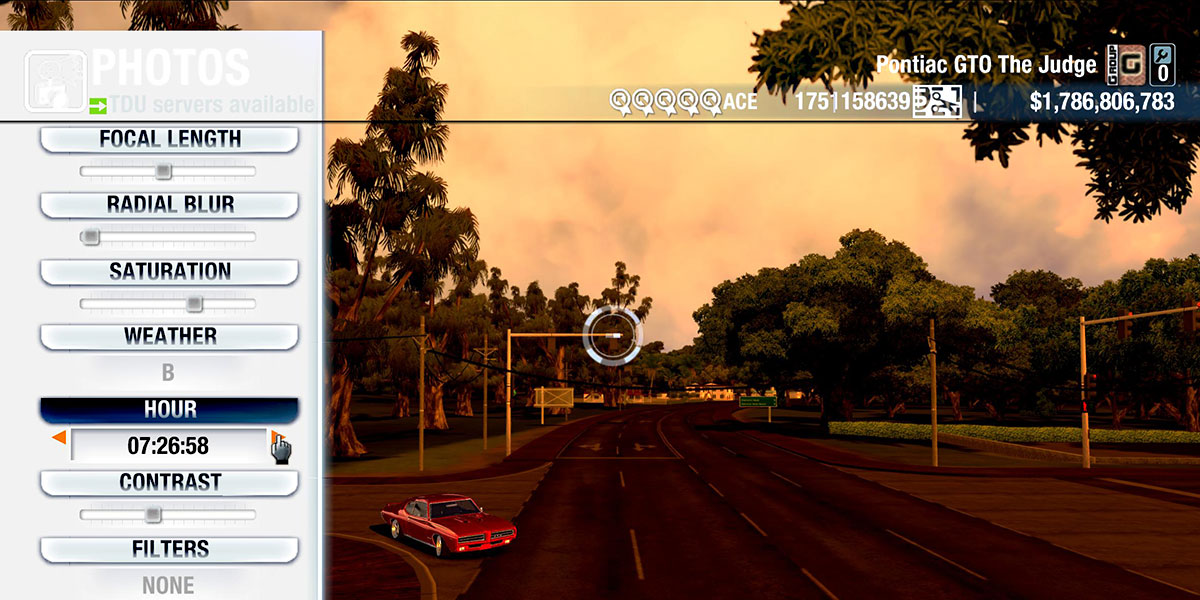
Task: Decrease the hour with left arrow
Action: coord(59,438)
